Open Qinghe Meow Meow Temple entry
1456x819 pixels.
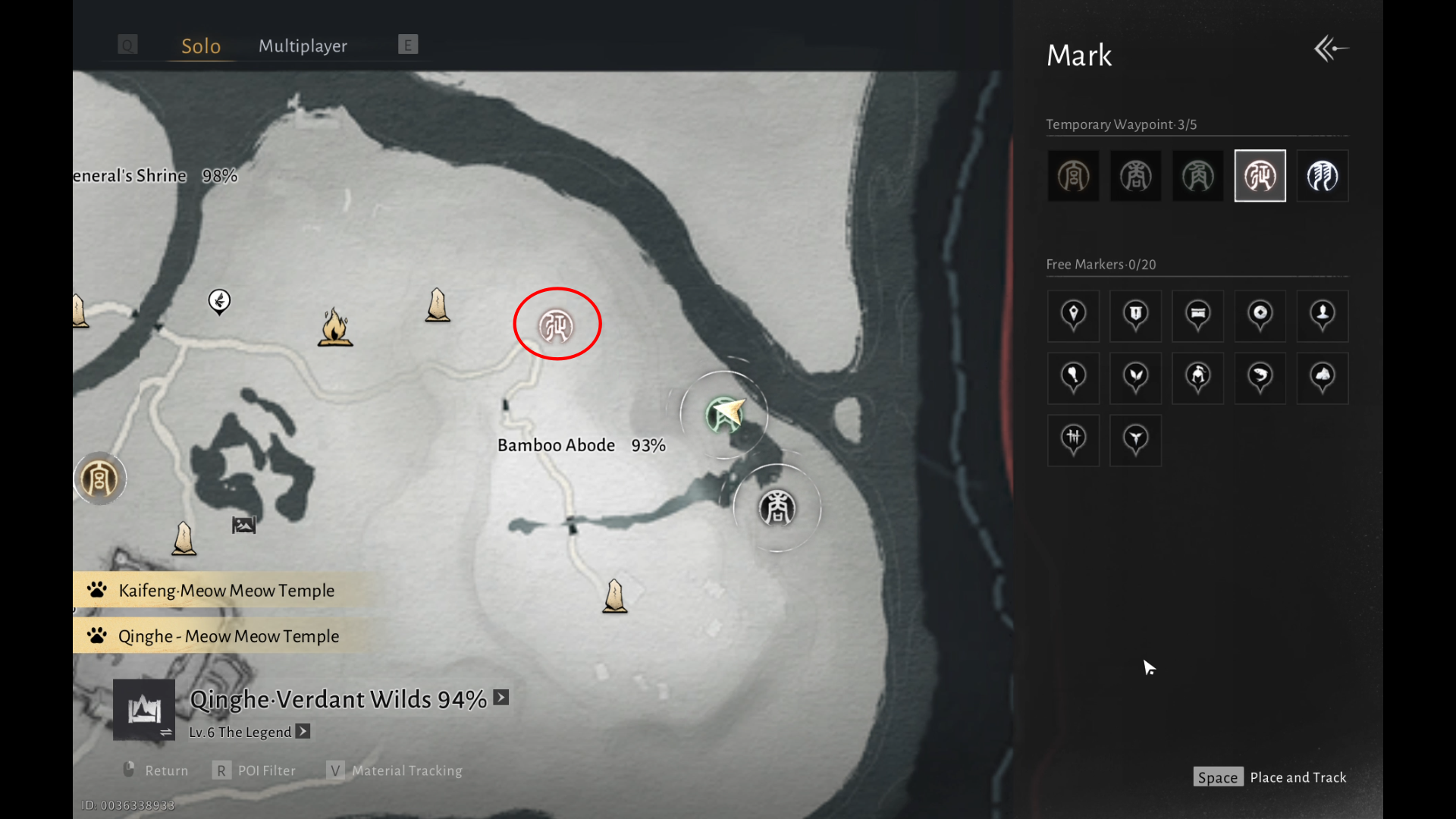tap(227, 636)
